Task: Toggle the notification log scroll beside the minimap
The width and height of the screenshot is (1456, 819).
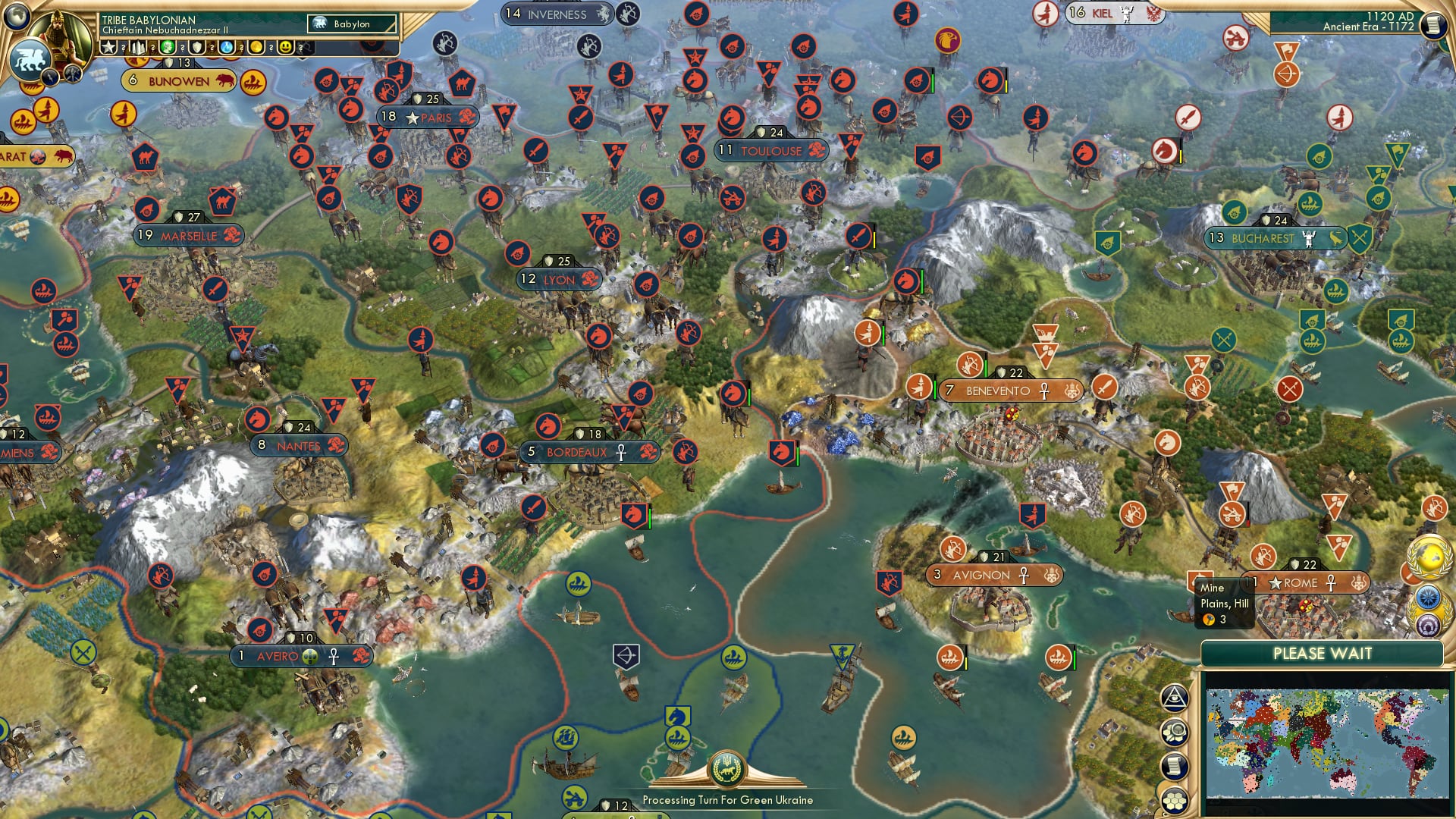Action: (x=1175, y=766)
